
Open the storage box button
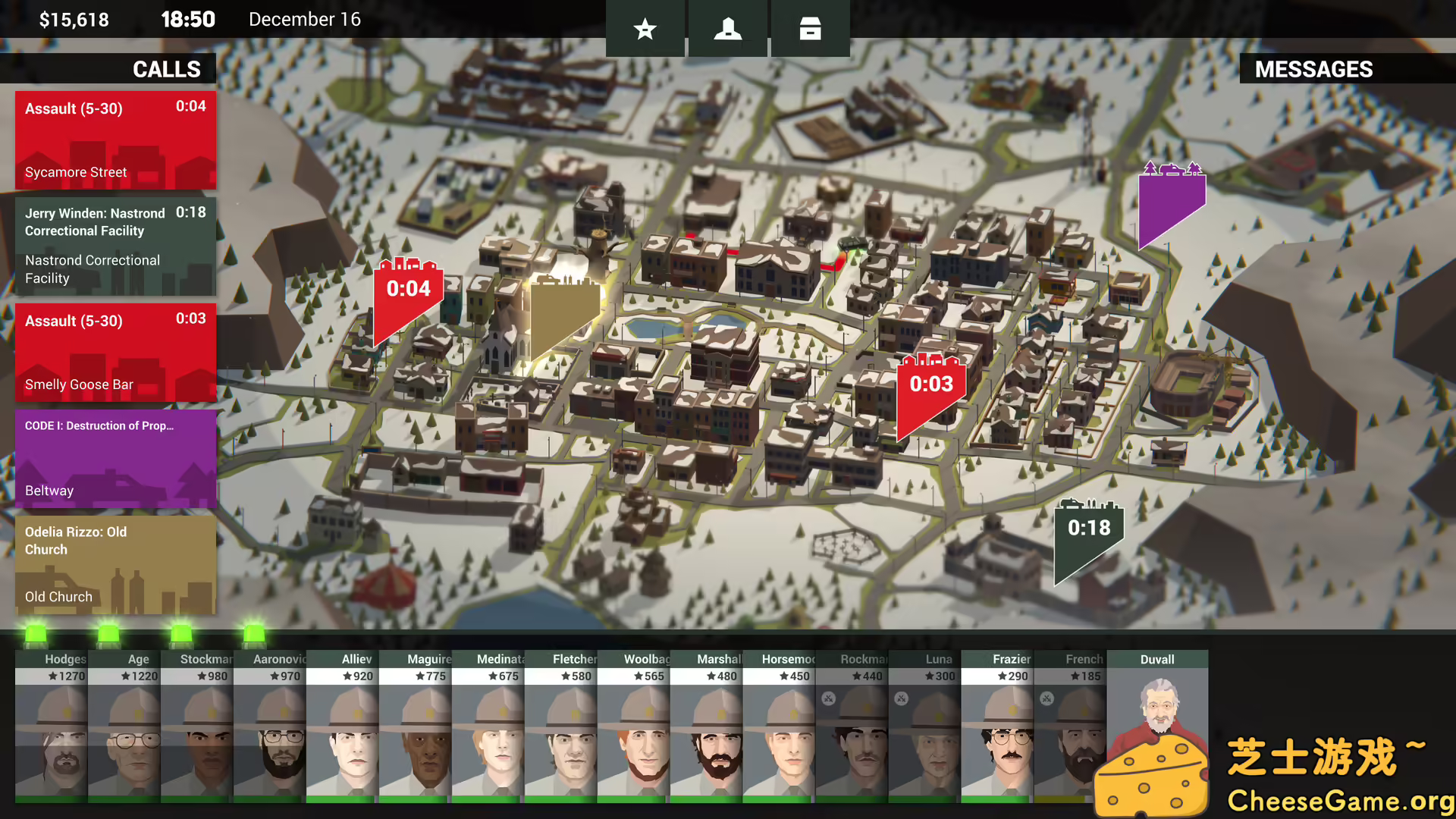coord(810,29)
